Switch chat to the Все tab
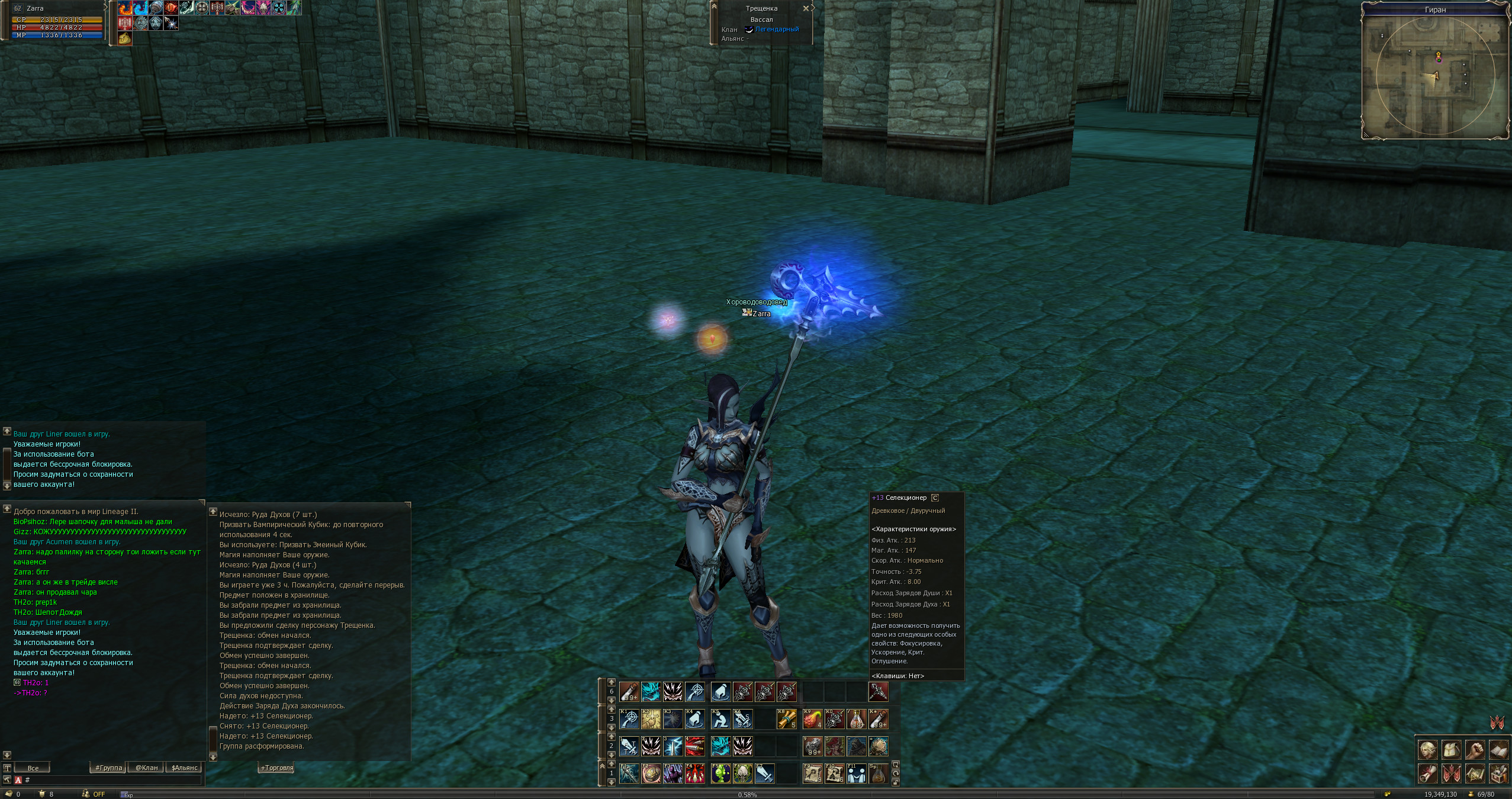 coord(33,768)
